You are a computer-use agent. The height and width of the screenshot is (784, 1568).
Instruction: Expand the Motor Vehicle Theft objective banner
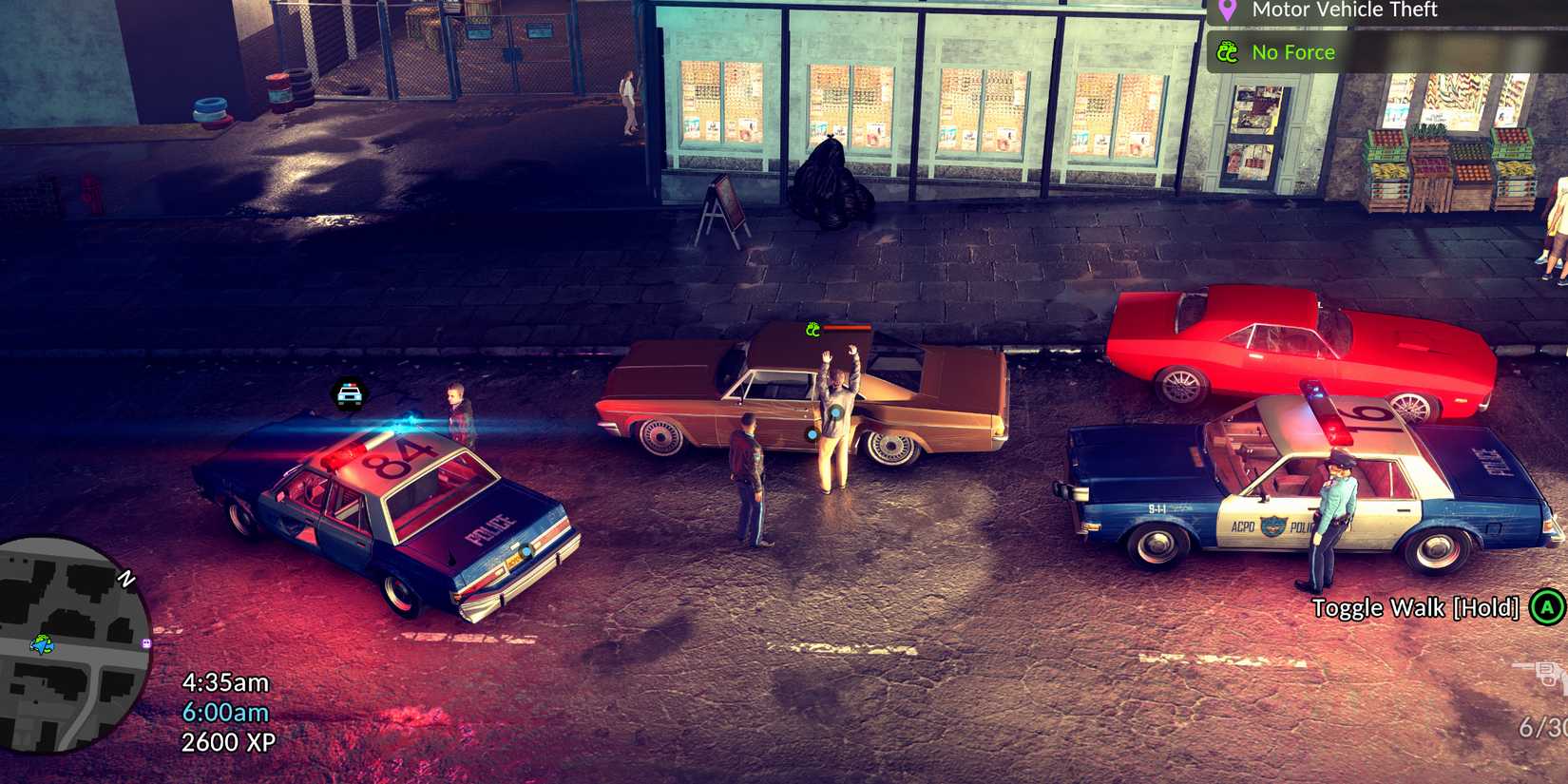pos(1344,10)
